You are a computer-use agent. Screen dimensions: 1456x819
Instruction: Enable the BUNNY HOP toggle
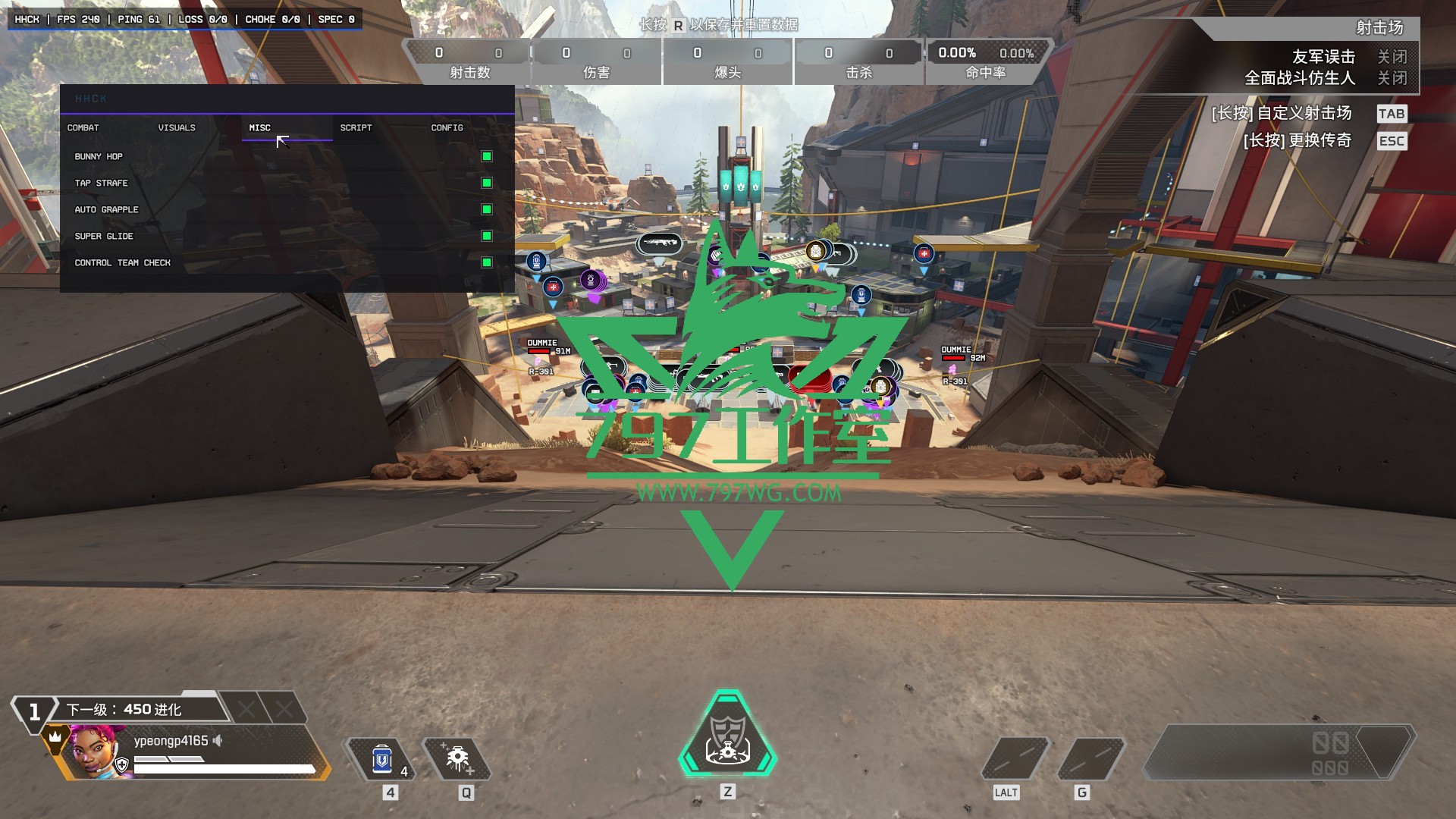point(486,157)
